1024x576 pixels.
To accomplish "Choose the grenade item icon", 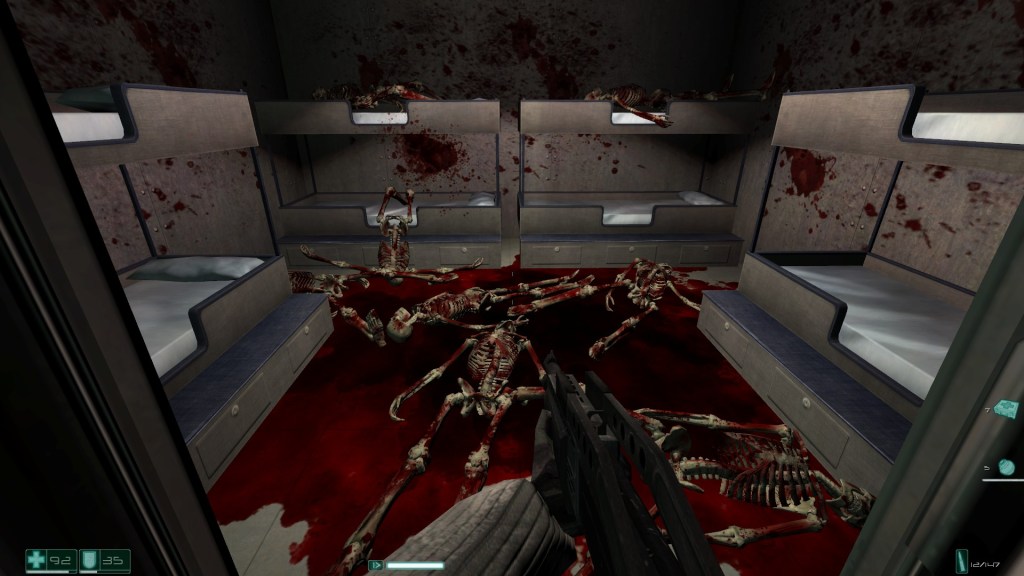I will point(1006,466).
